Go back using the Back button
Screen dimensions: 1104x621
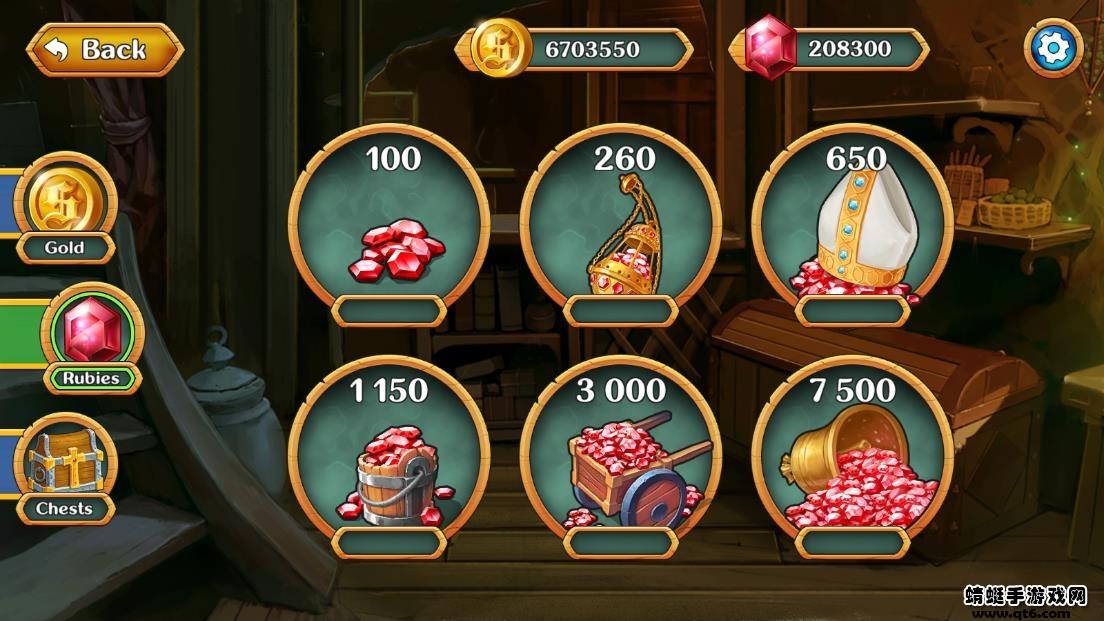[104, 49]
